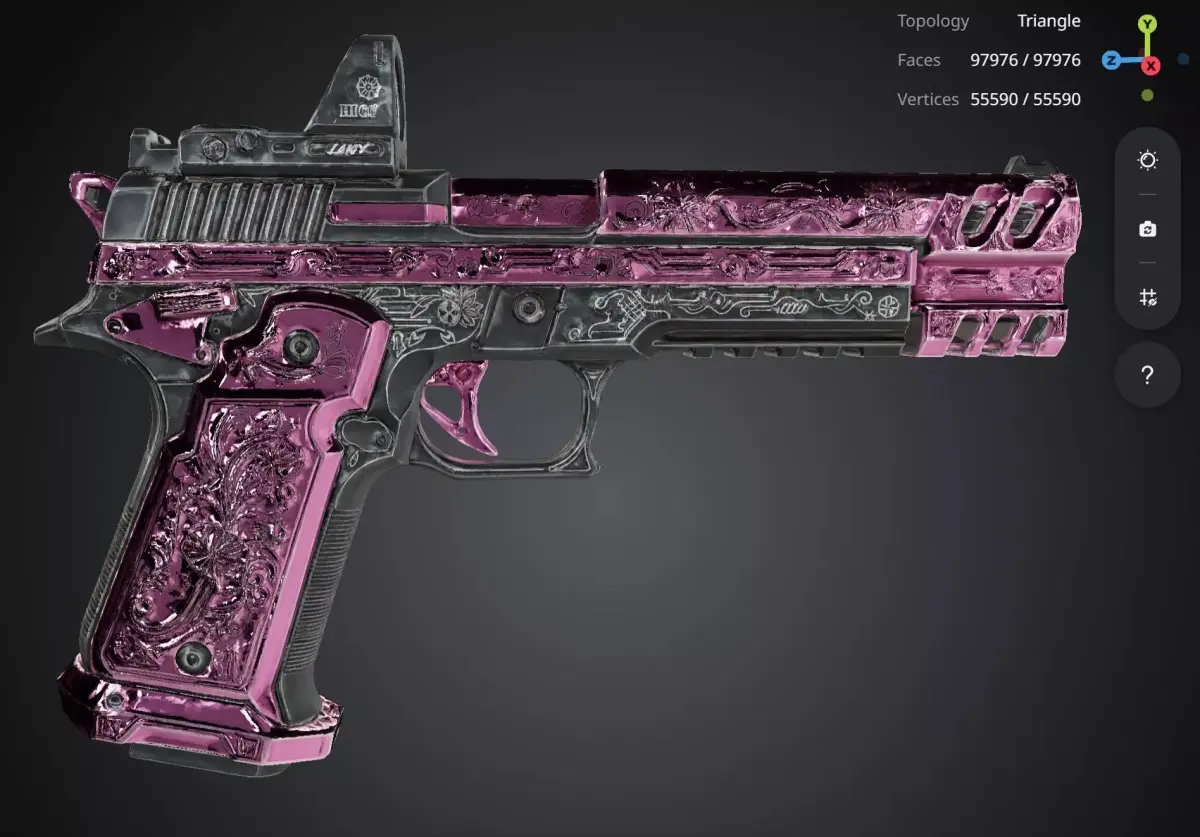
Task: Open the question mark help button
Action: [x=1147, y=376]
